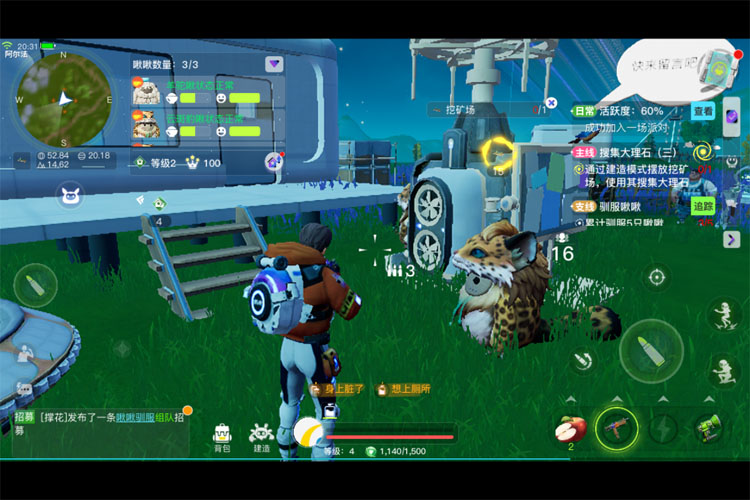The image size is (750, 500).
Task: Tap the large bullet fire button
Action: pos(650,353)
